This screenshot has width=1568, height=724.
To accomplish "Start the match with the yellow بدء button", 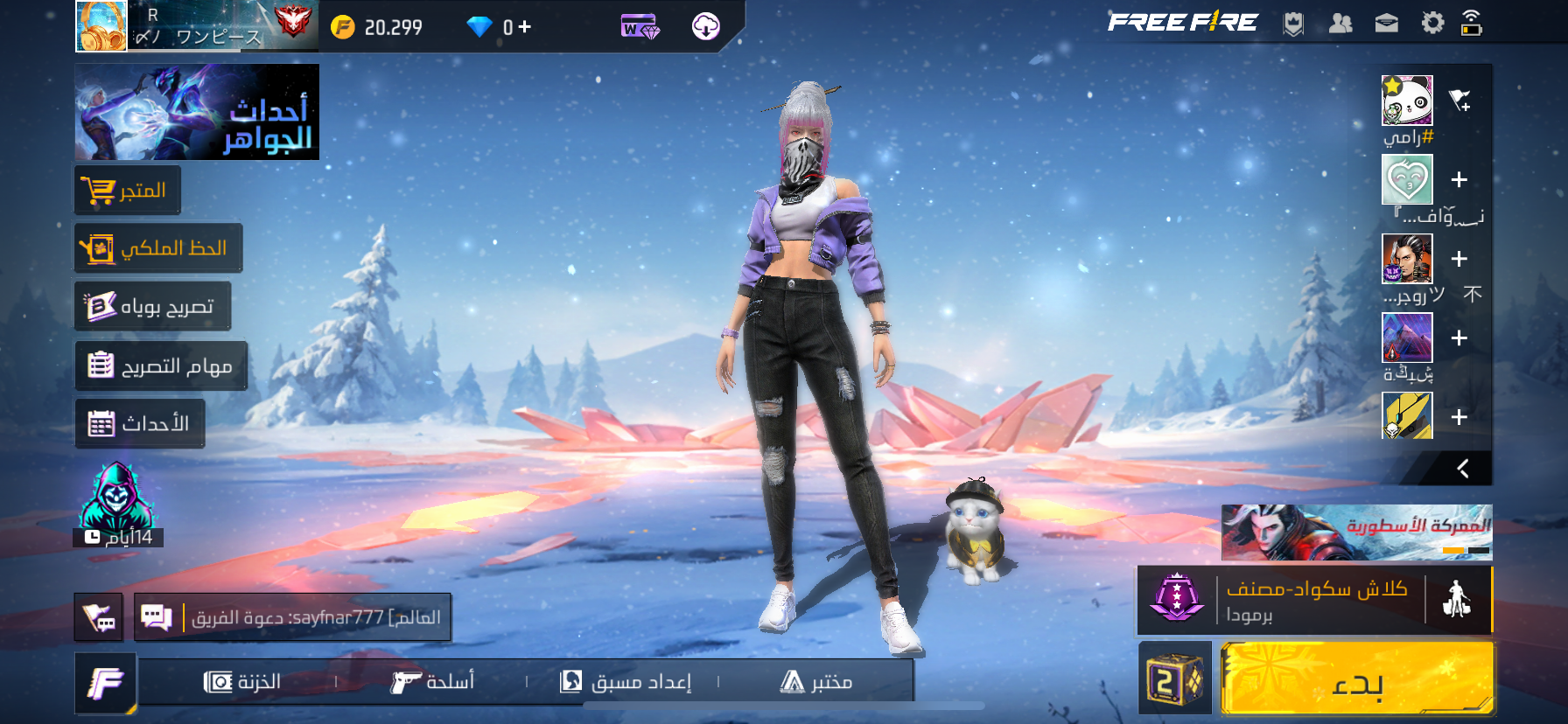I will coord(1357,679).
